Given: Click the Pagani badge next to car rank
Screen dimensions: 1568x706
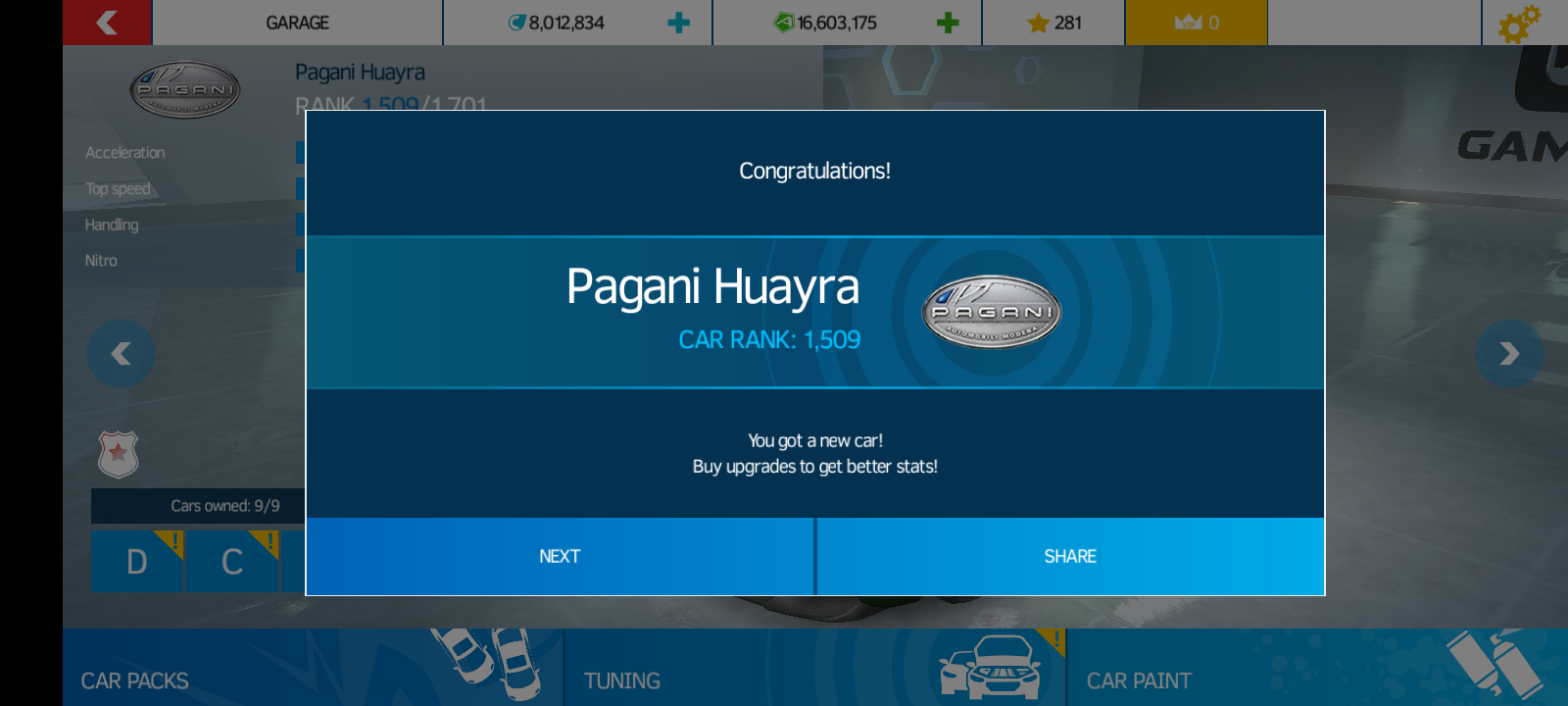Looking at the screenshot, I should (991, 311).
